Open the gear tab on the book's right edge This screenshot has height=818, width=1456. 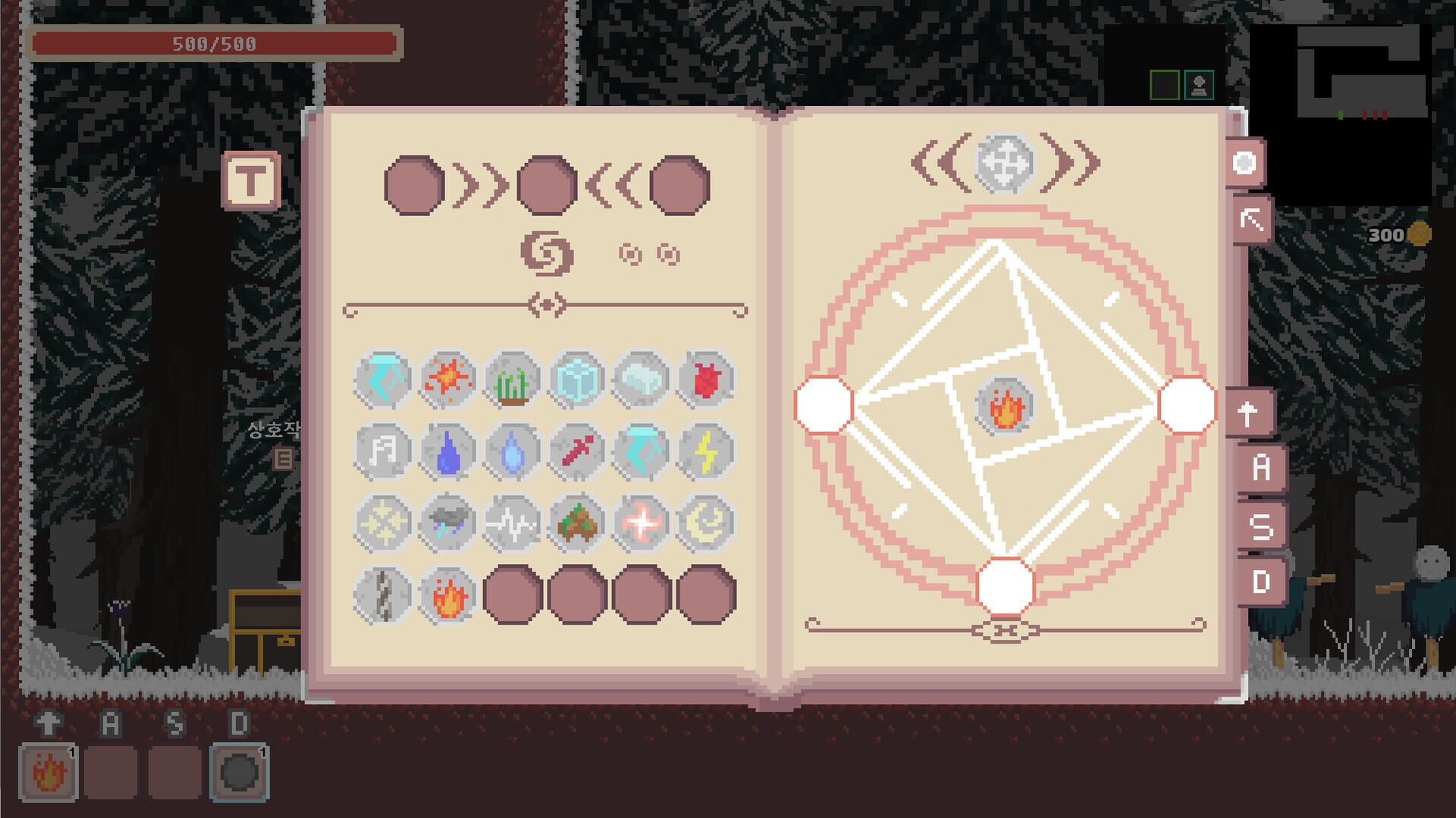click(1246, 163)
